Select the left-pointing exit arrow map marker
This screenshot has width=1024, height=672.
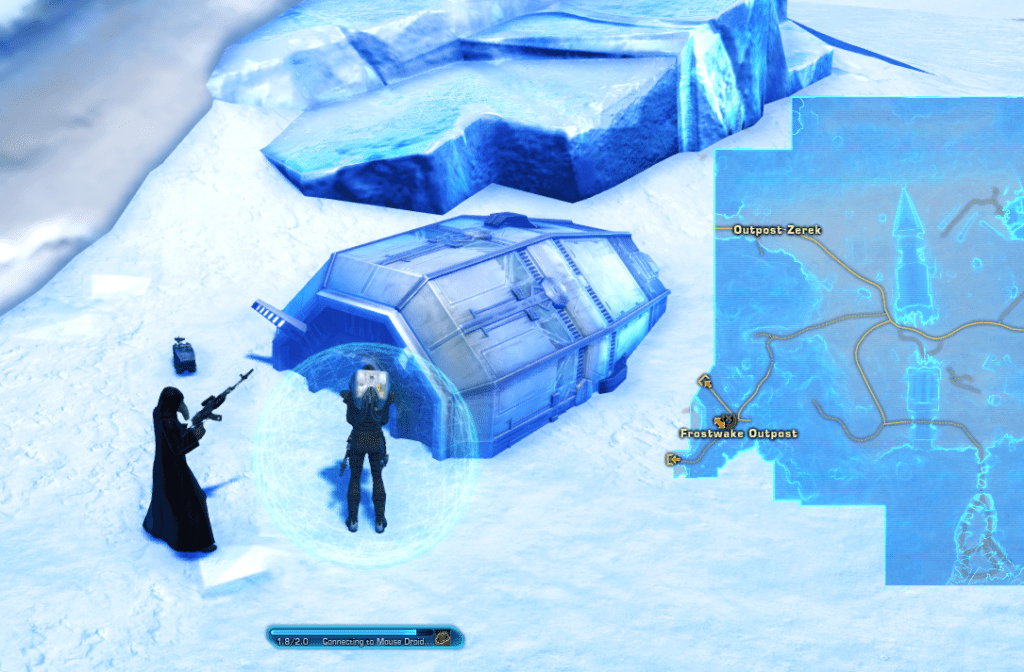click(x=672, y=460)
